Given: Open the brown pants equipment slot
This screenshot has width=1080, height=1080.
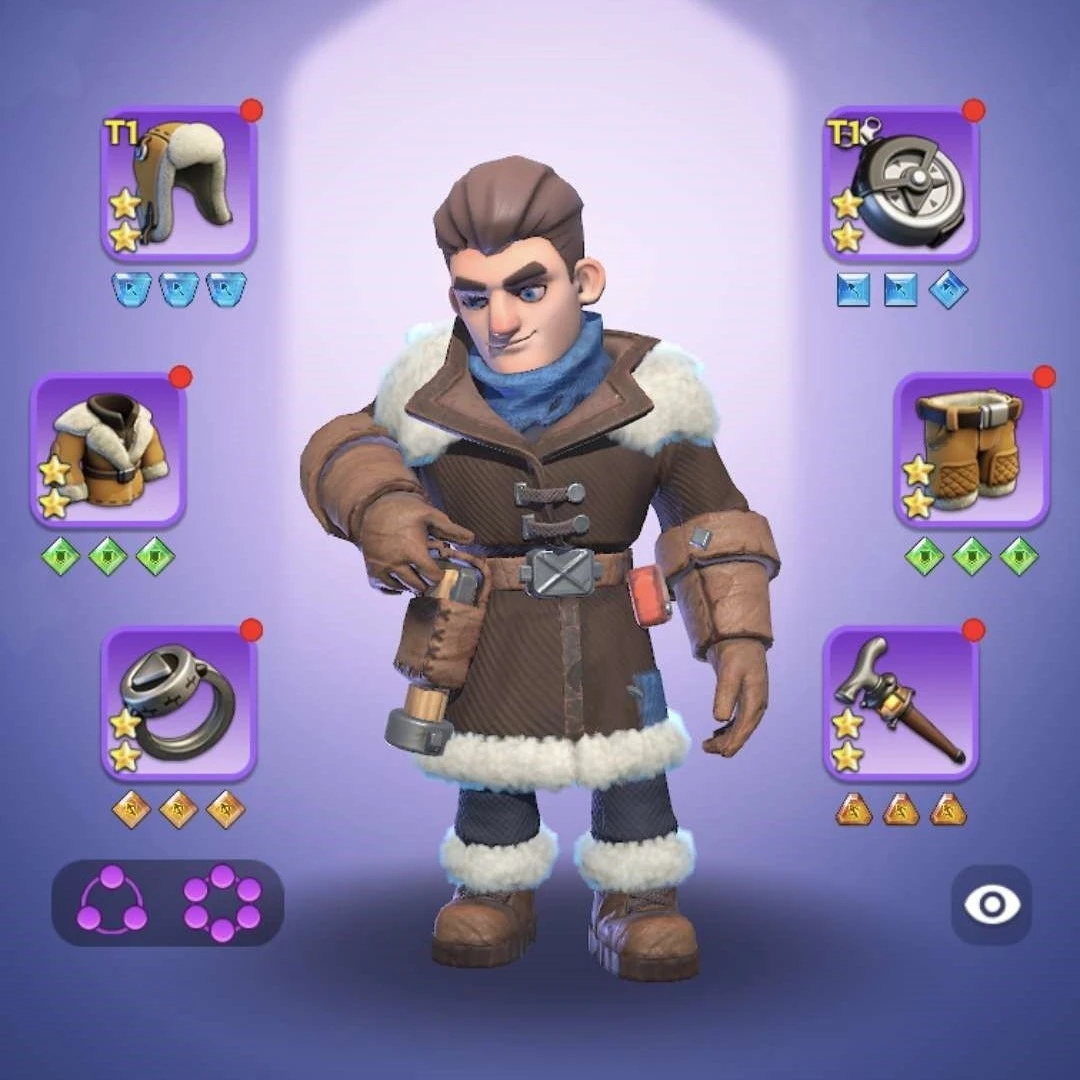Looking at the screenshot, I should point(971,450).
